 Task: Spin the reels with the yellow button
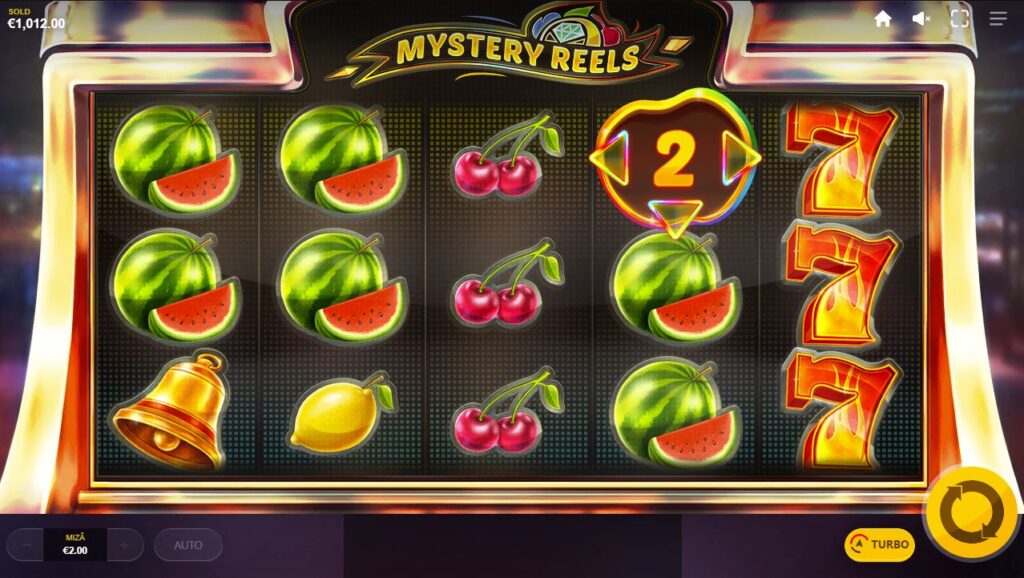pyautogui.click(x=970, y=515)
